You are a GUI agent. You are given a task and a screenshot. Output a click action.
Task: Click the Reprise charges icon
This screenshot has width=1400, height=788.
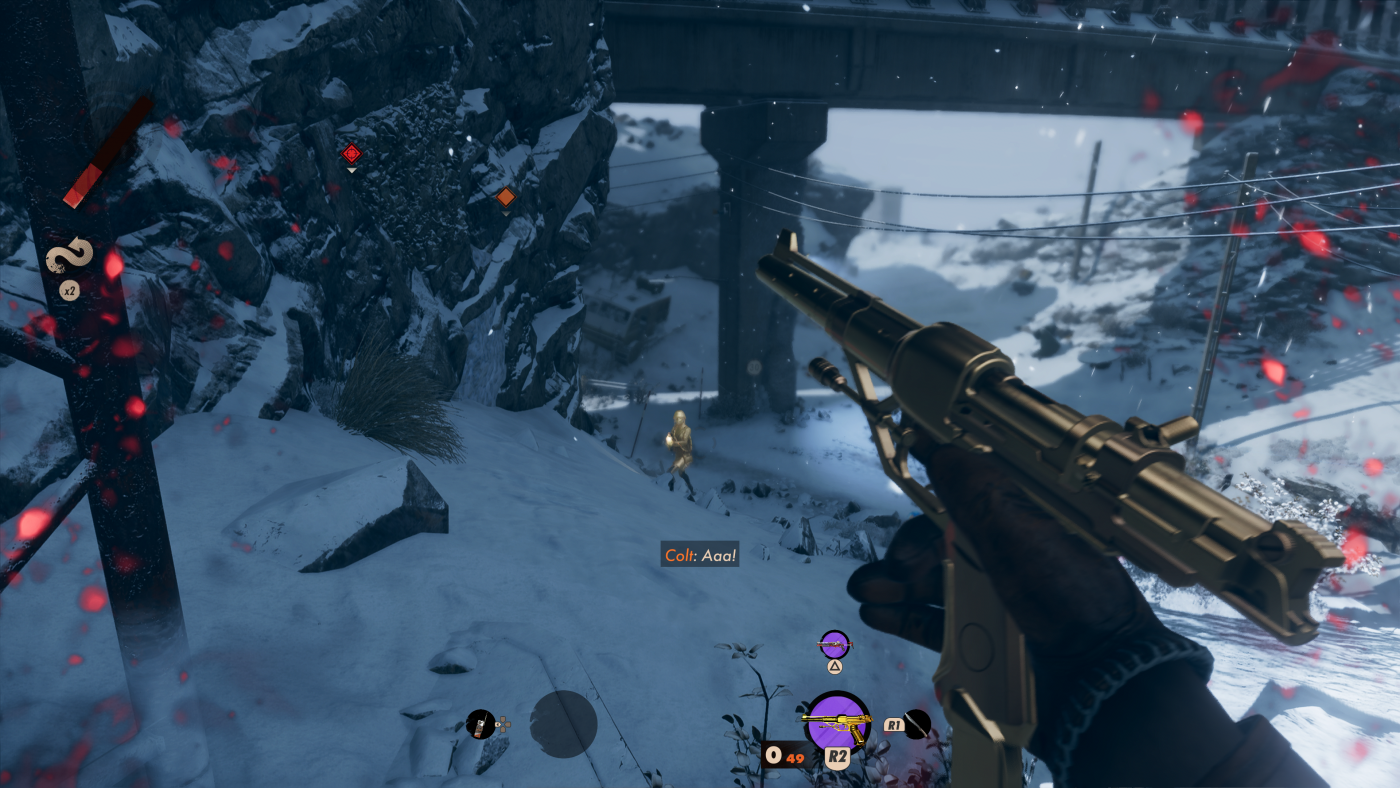tap(69, 256)
